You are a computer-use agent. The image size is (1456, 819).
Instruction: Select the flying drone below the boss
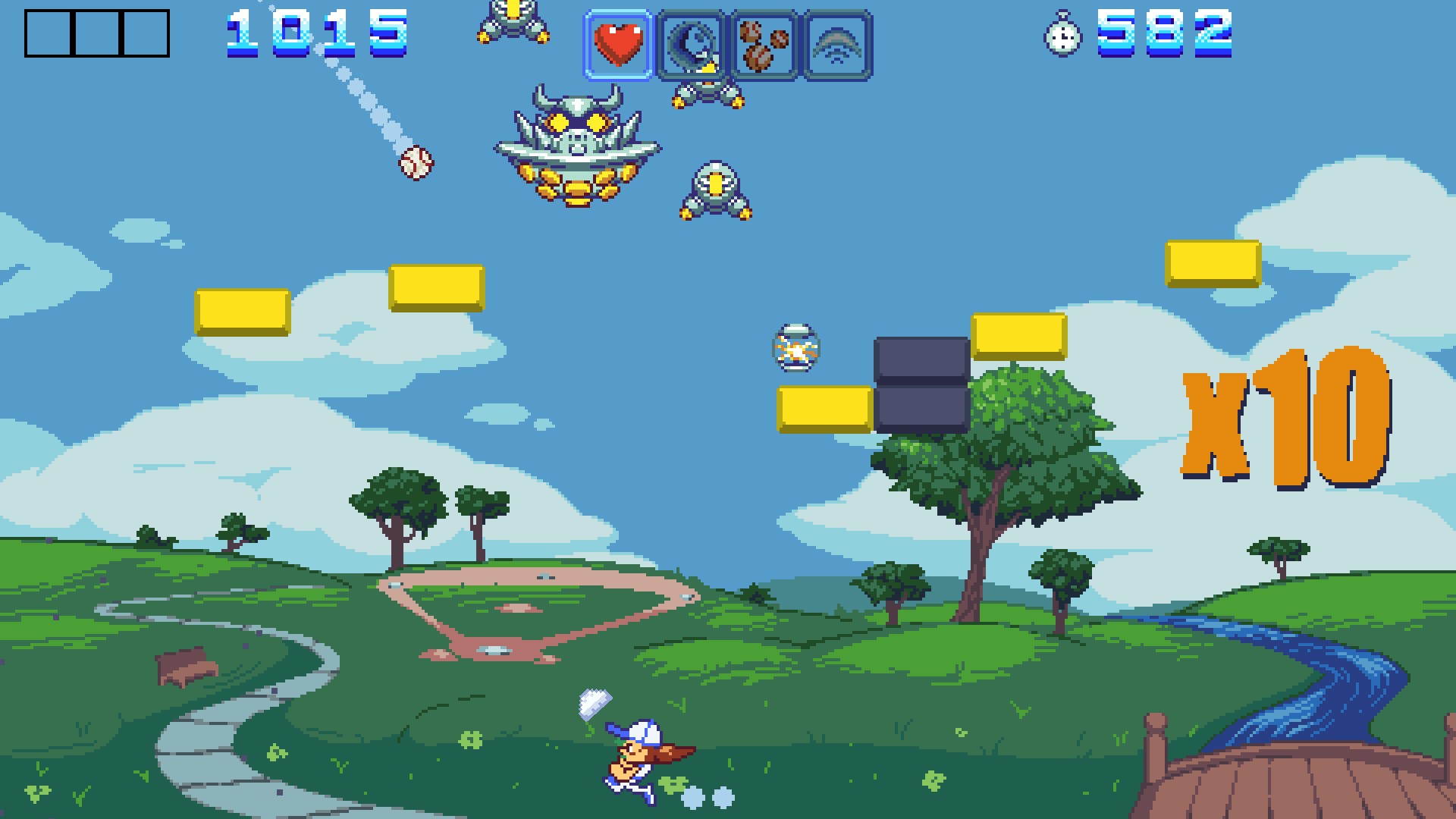pyautogui.click(x=714, y=190)
